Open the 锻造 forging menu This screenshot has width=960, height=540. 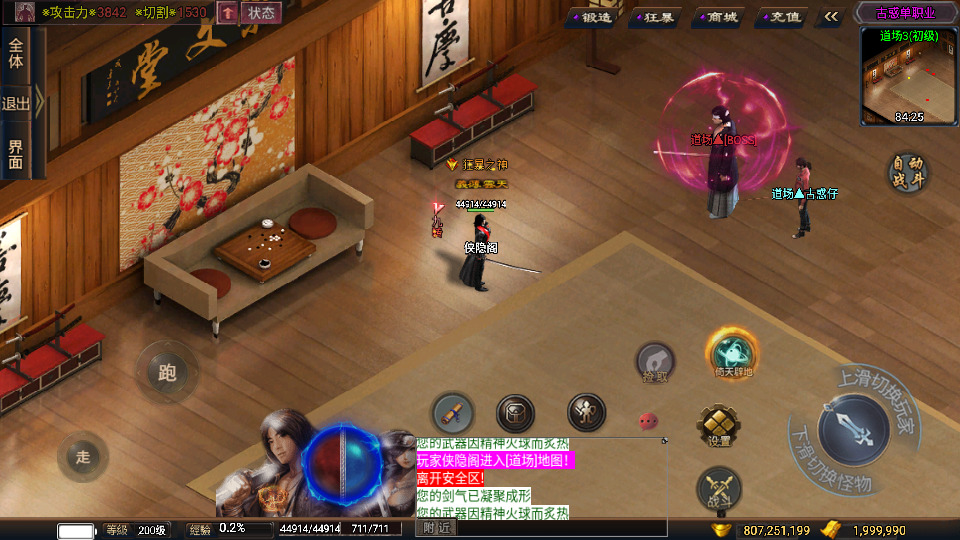coord(593,16)
